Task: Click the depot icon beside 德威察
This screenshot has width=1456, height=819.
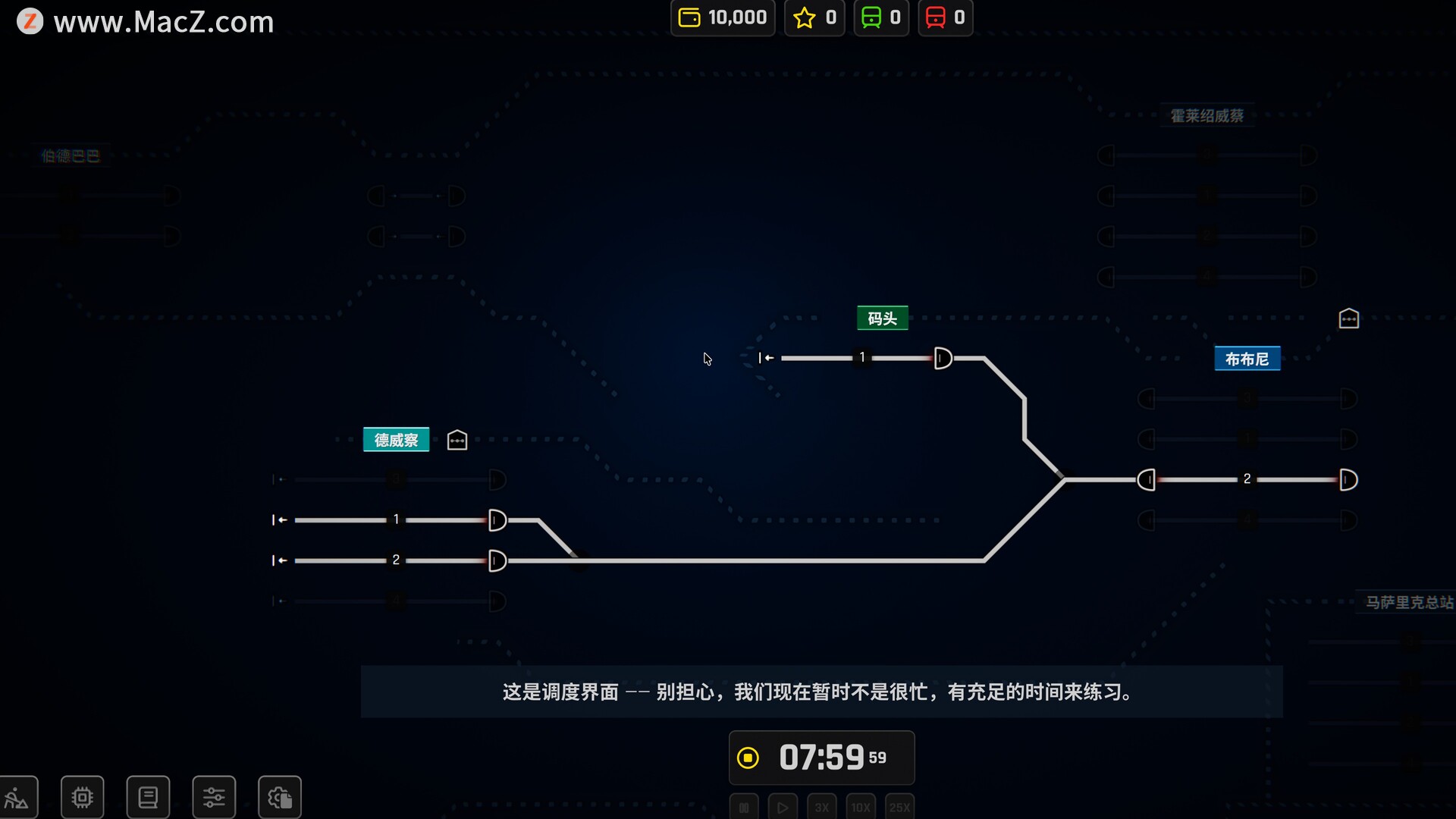Action: tap(457, 440)
